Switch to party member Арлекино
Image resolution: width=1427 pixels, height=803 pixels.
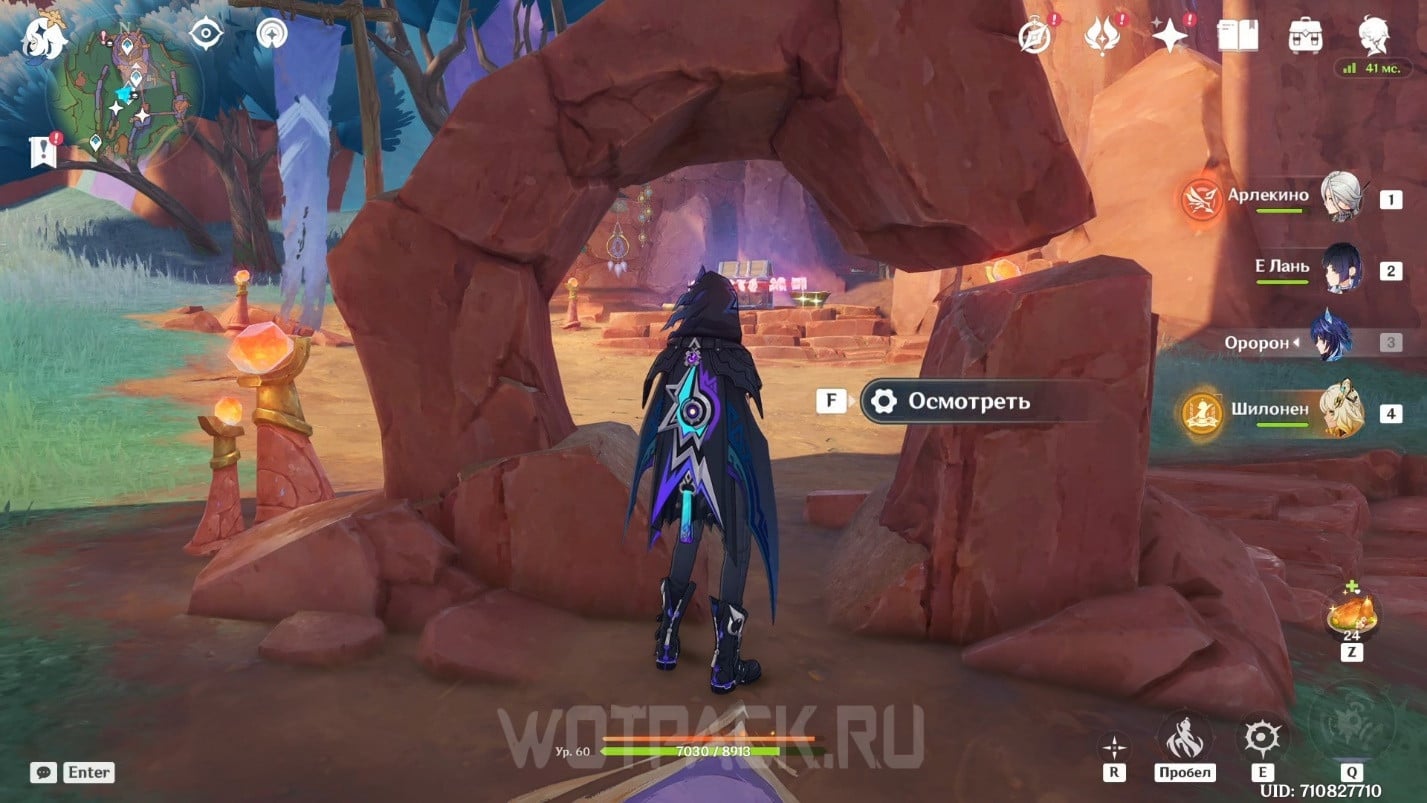(1338, 197)
